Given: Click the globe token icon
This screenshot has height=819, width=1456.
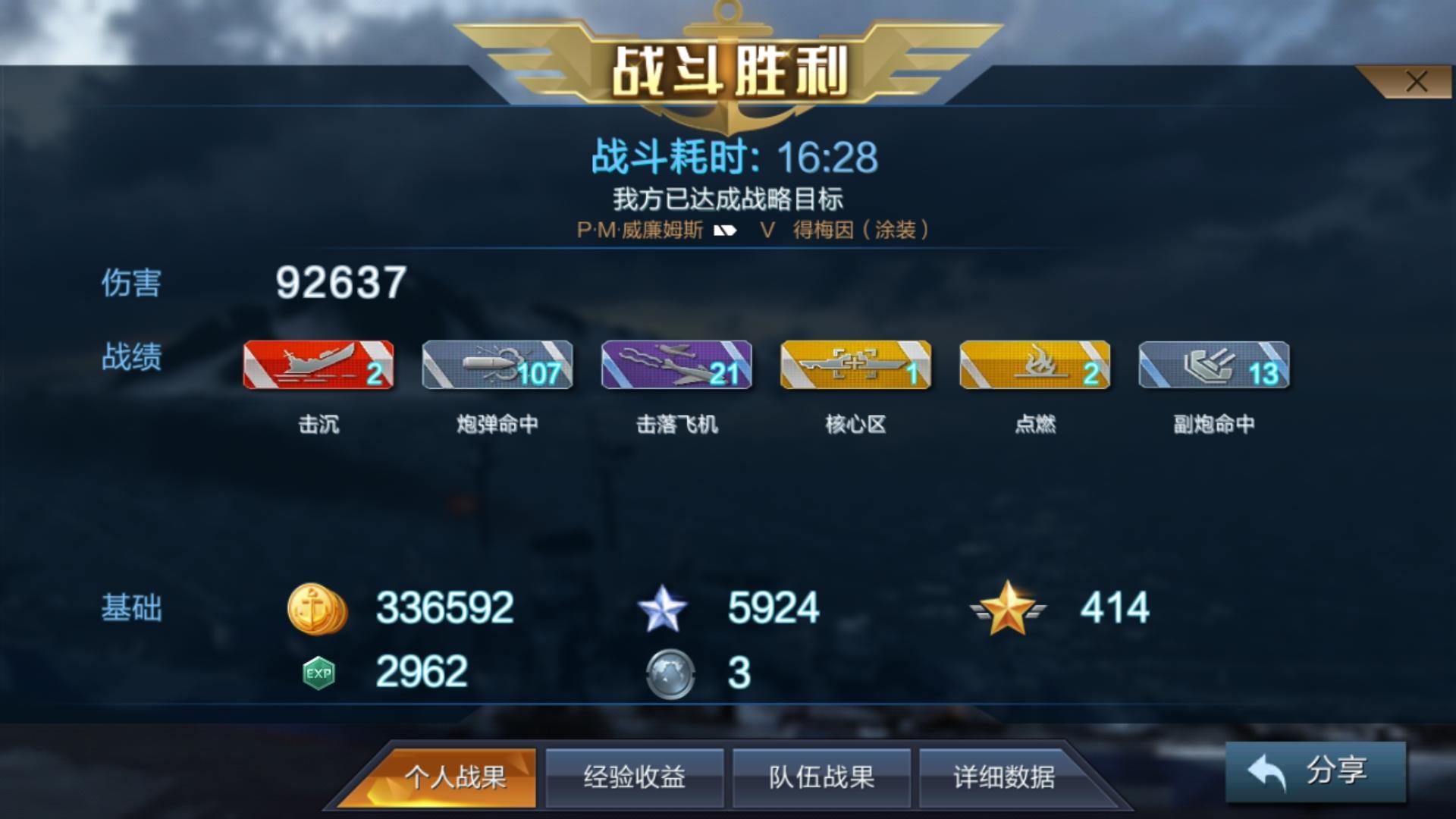Looking at the screenshot, I should 671,671.
